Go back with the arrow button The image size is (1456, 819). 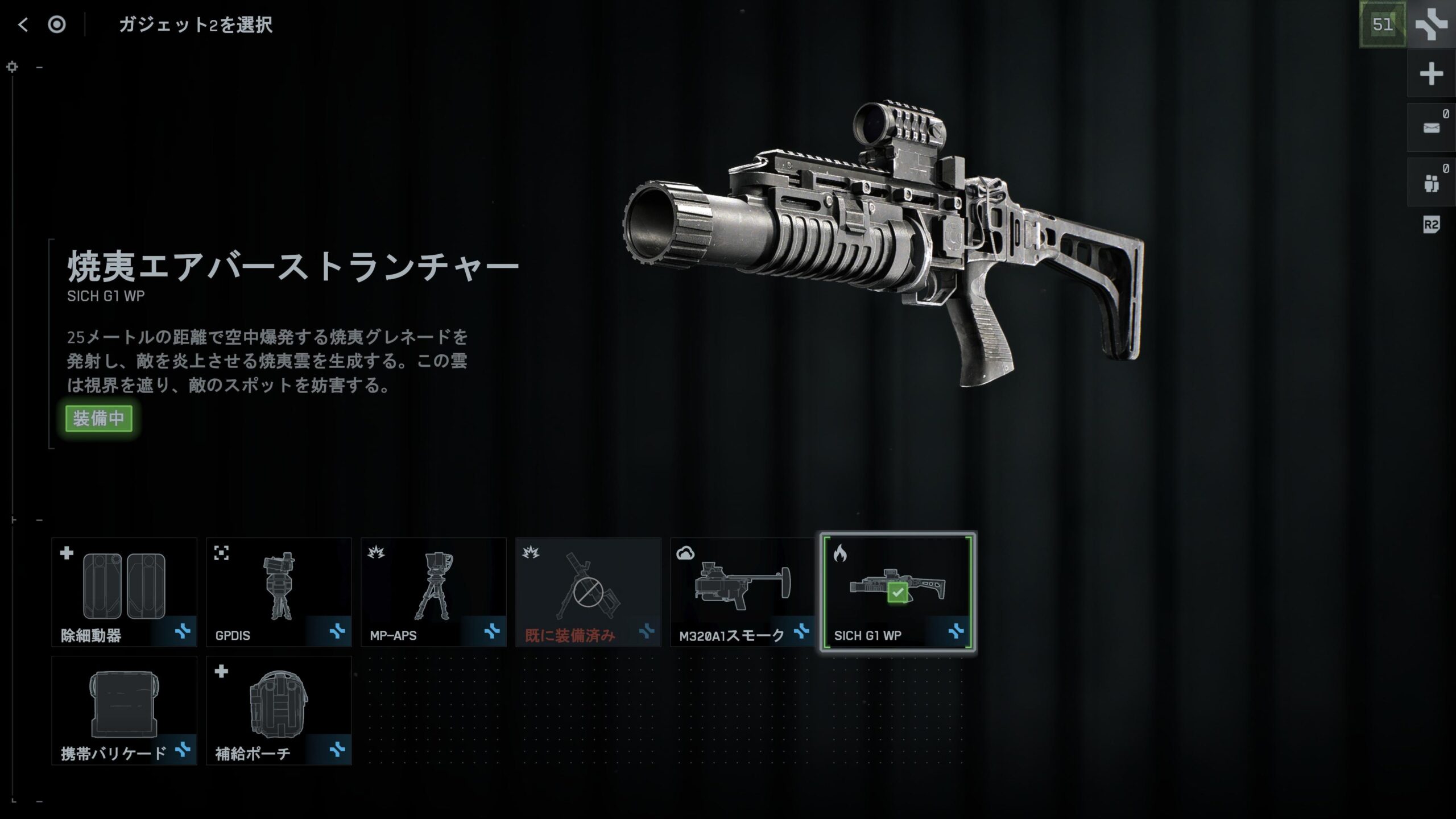23,24
